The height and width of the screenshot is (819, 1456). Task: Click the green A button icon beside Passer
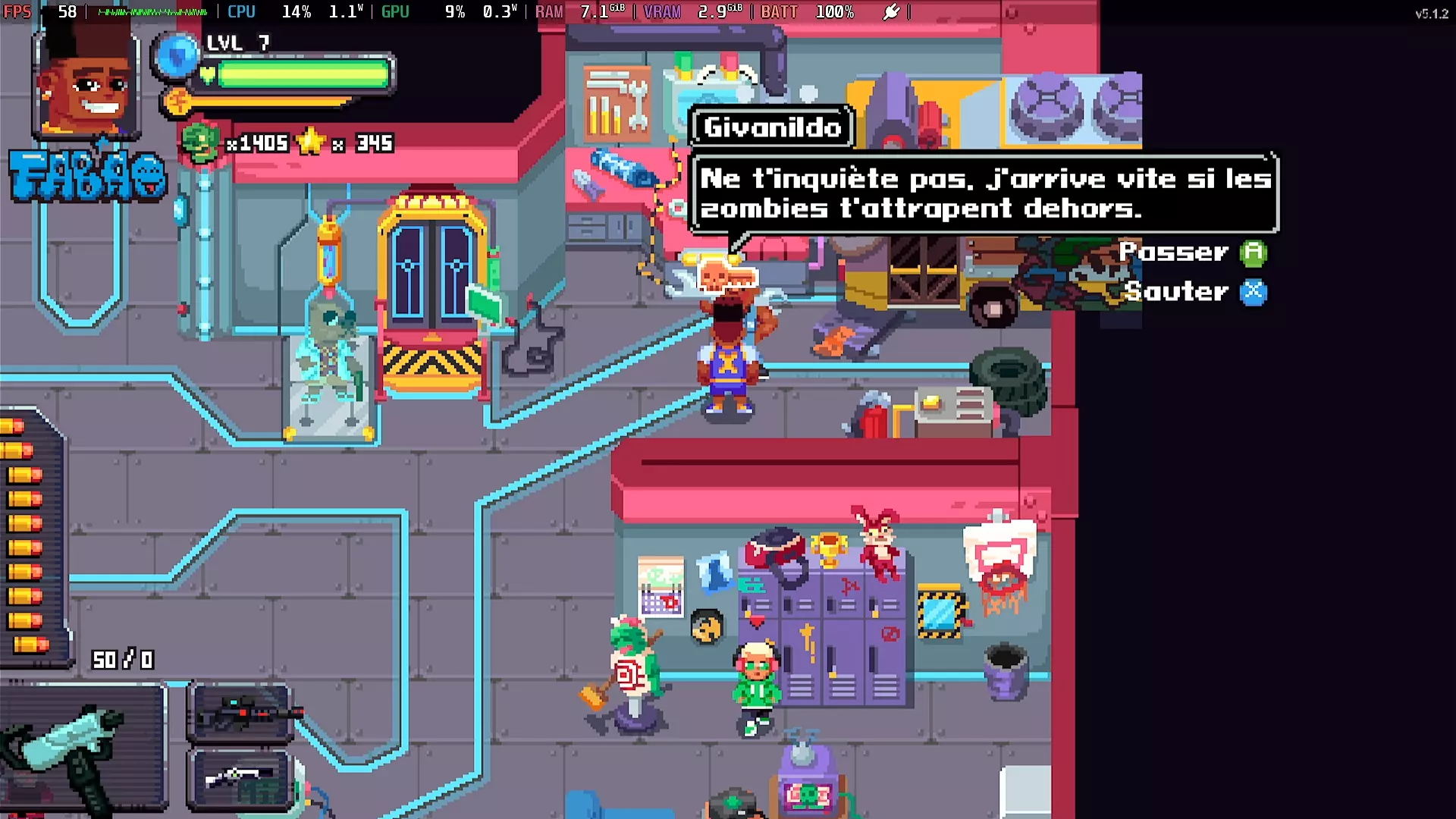(x=1252, y=253)
